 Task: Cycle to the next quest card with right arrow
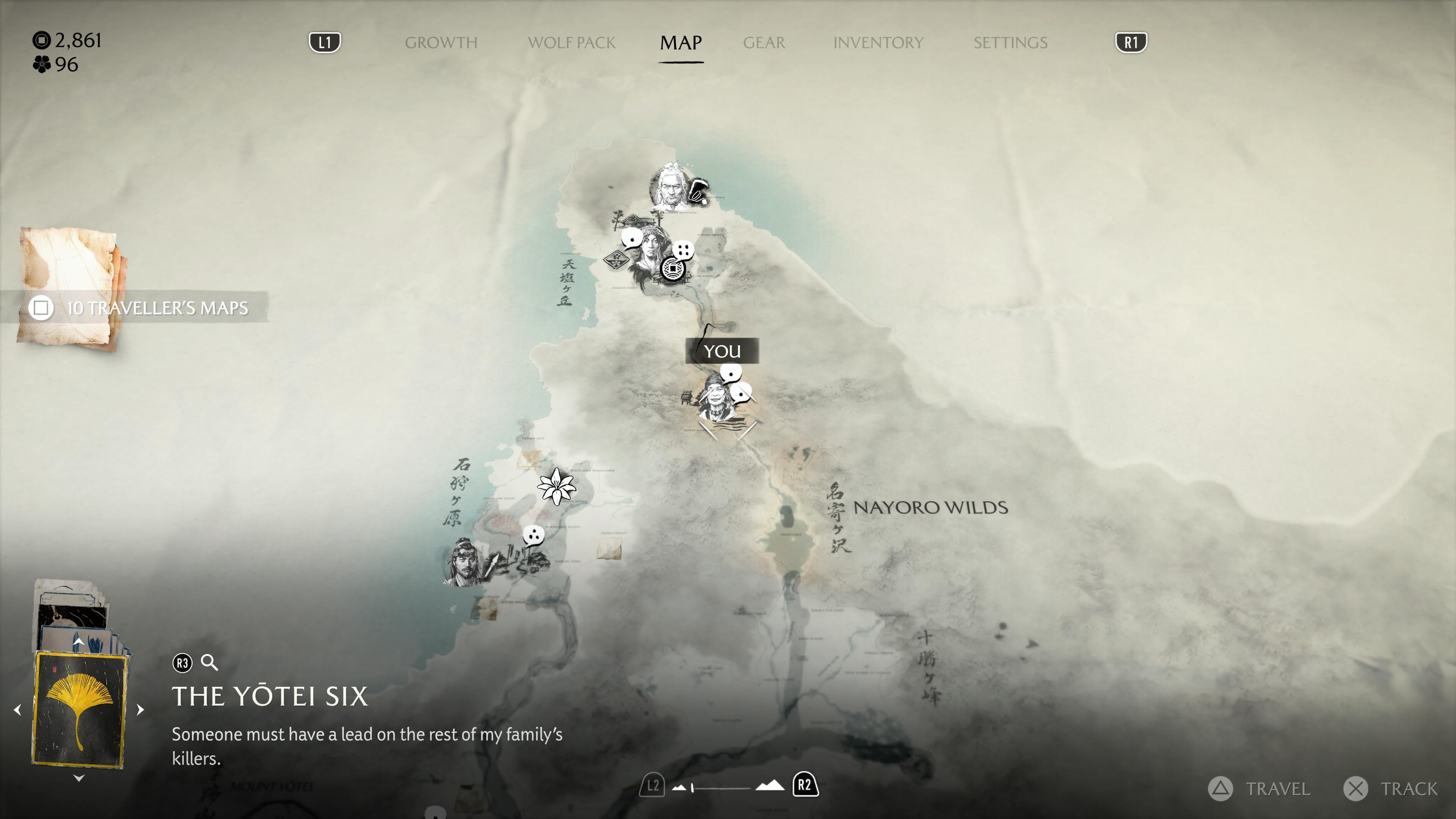[x=141, y=709]
